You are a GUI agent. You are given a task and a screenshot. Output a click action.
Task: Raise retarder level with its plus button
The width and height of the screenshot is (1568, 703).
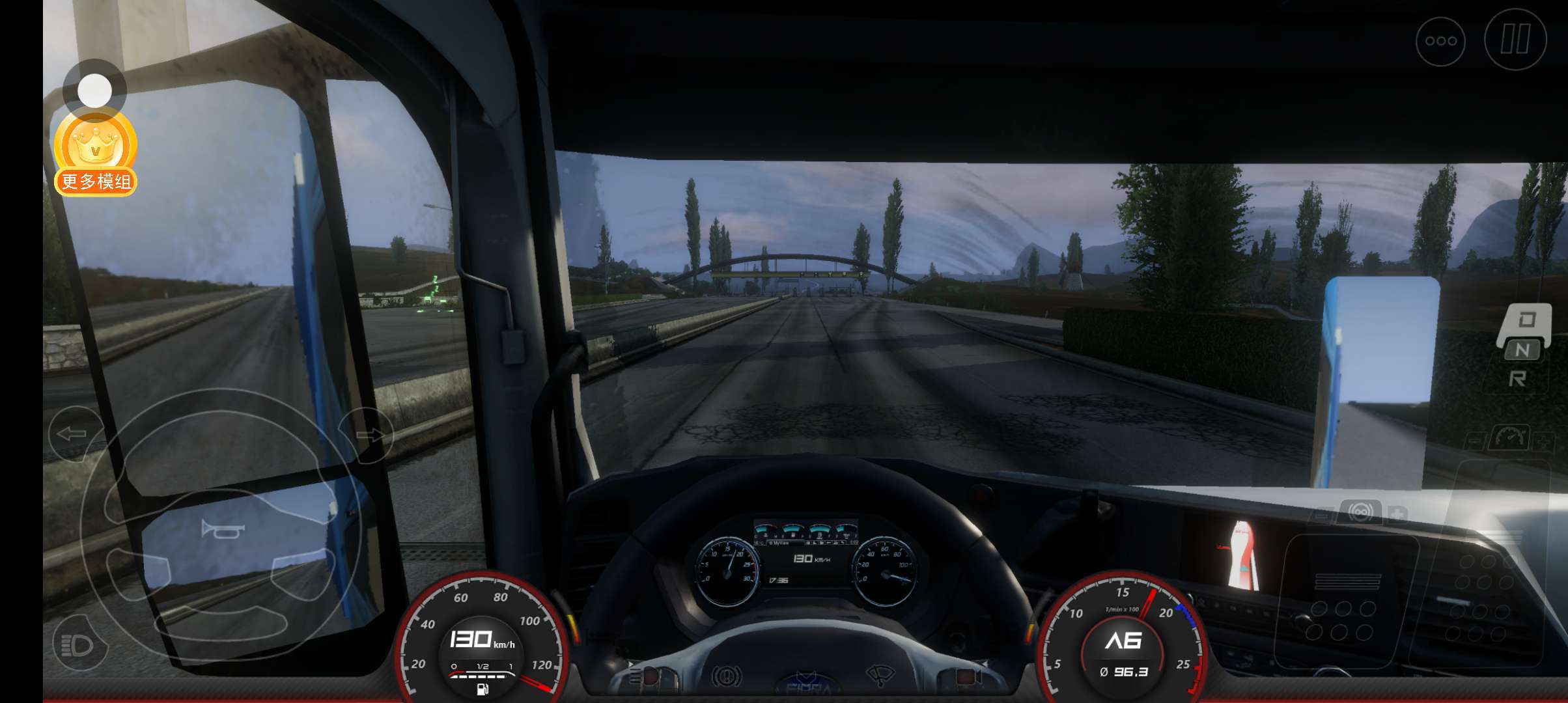pos(1396,514)
